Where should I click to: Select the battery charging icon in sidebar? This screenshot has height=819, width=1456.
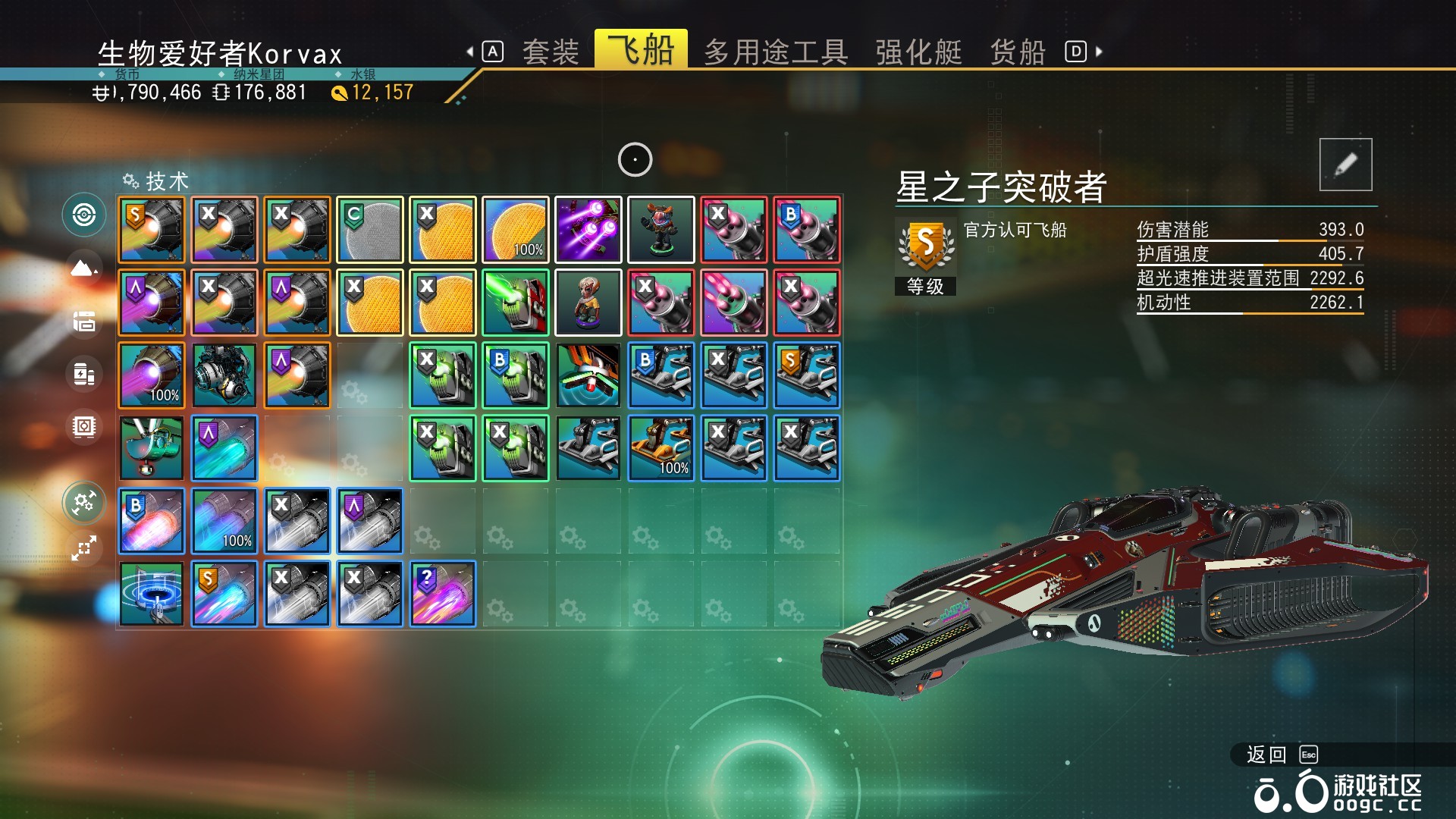click(83, 374)
